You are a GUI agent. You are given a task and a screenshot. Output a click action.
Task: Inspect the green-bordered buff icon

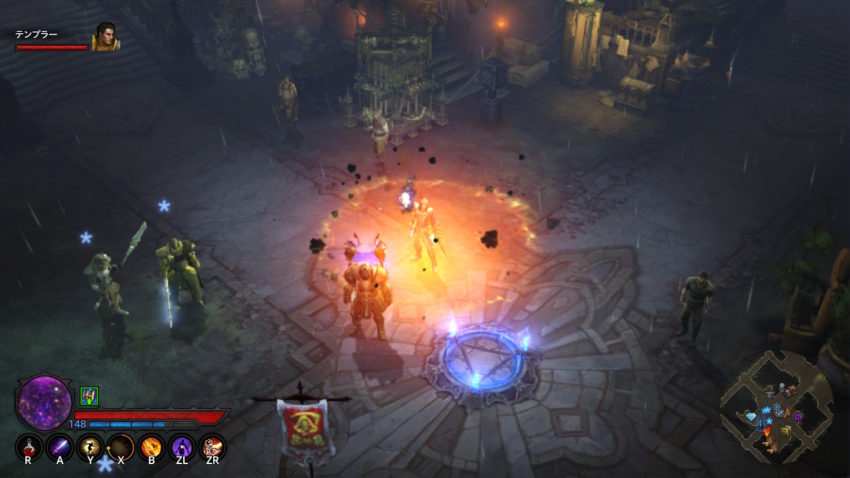88,396
